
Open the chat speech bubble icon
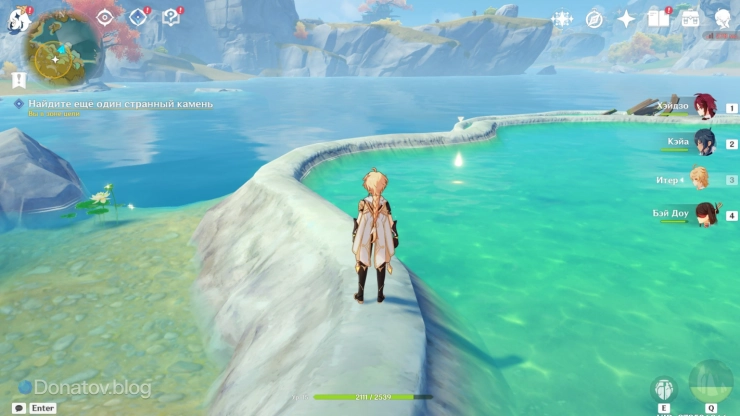click(x=19, y=408)
